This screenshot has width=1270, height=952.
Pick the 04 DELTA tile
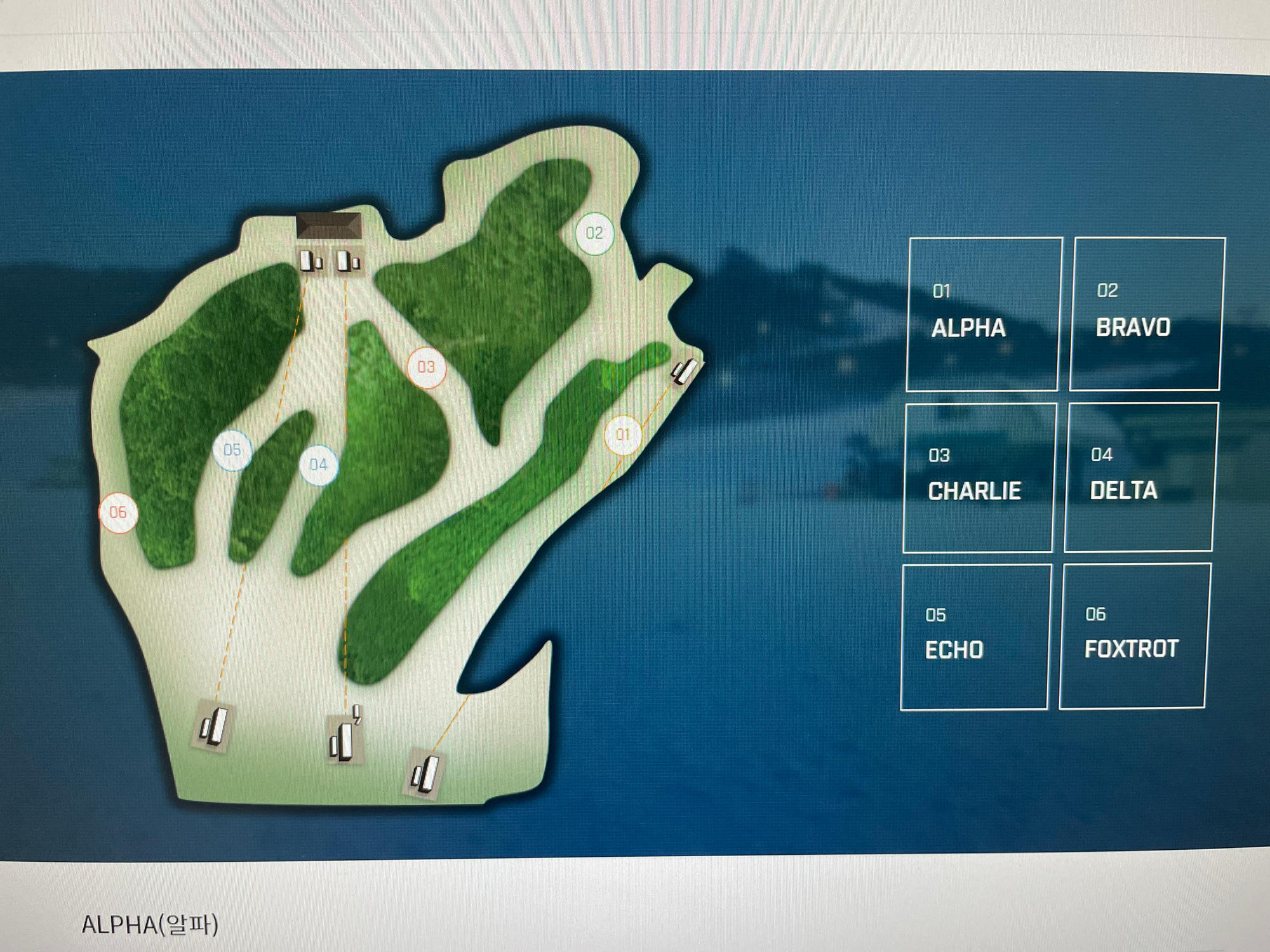click(1140, 477)
